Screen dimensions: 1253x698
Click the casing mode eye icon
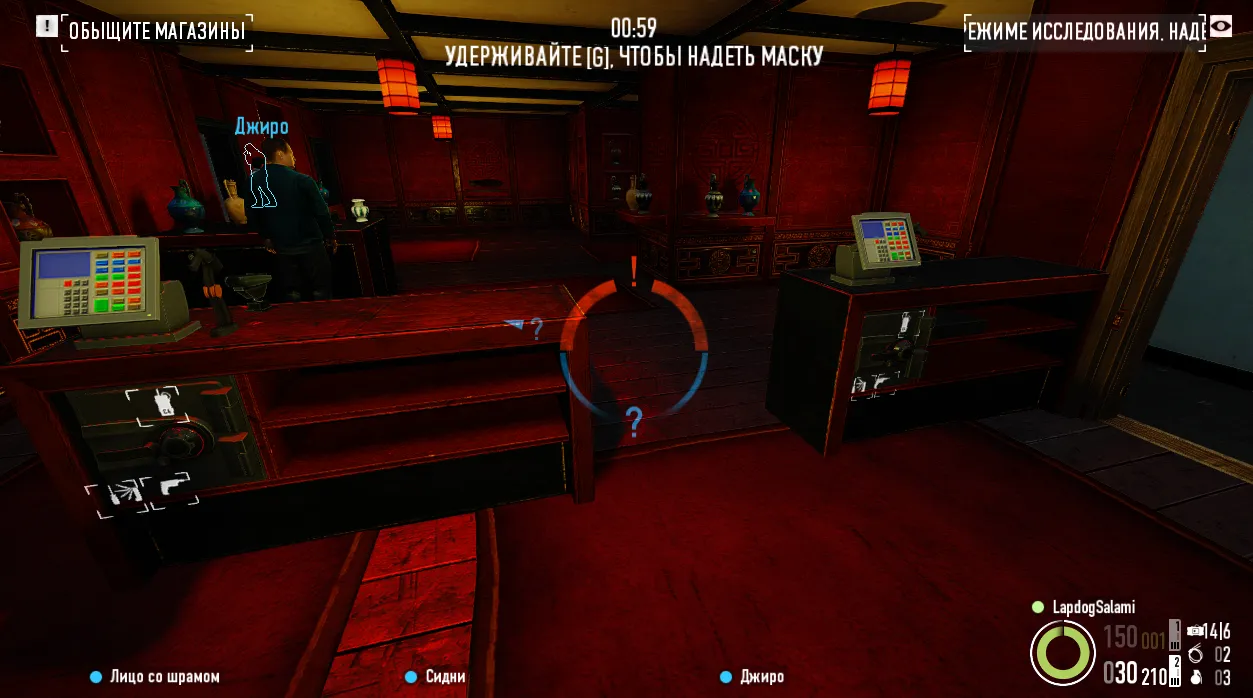pos(1220,27)
